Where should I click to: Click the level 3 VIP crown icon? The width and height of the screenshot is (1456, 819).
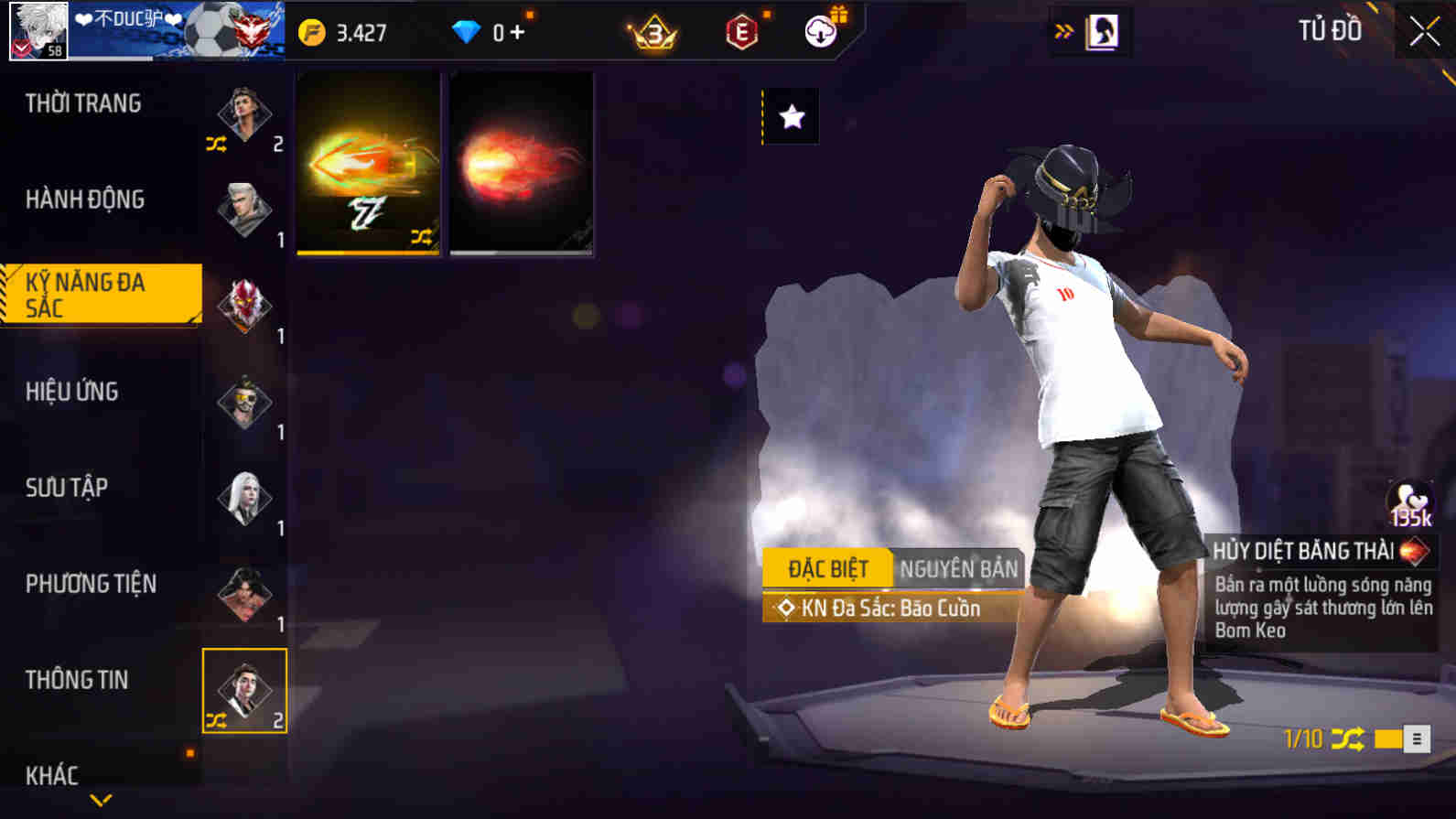pos(652,29)
